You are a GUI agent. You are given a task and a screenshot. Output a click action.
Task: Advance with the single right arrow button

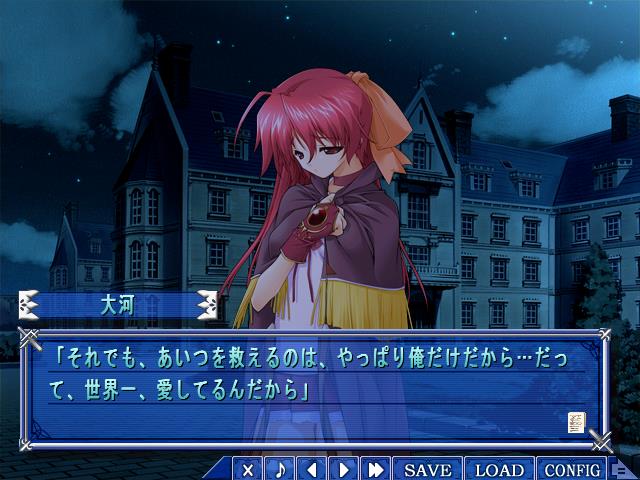tap(343, 469)
